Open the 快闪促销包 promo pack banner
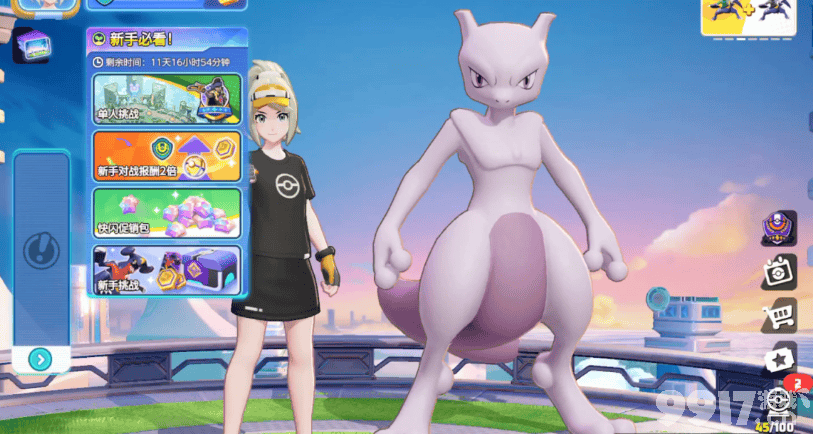This screenshot has width=813, height=434. click(166, 212)
